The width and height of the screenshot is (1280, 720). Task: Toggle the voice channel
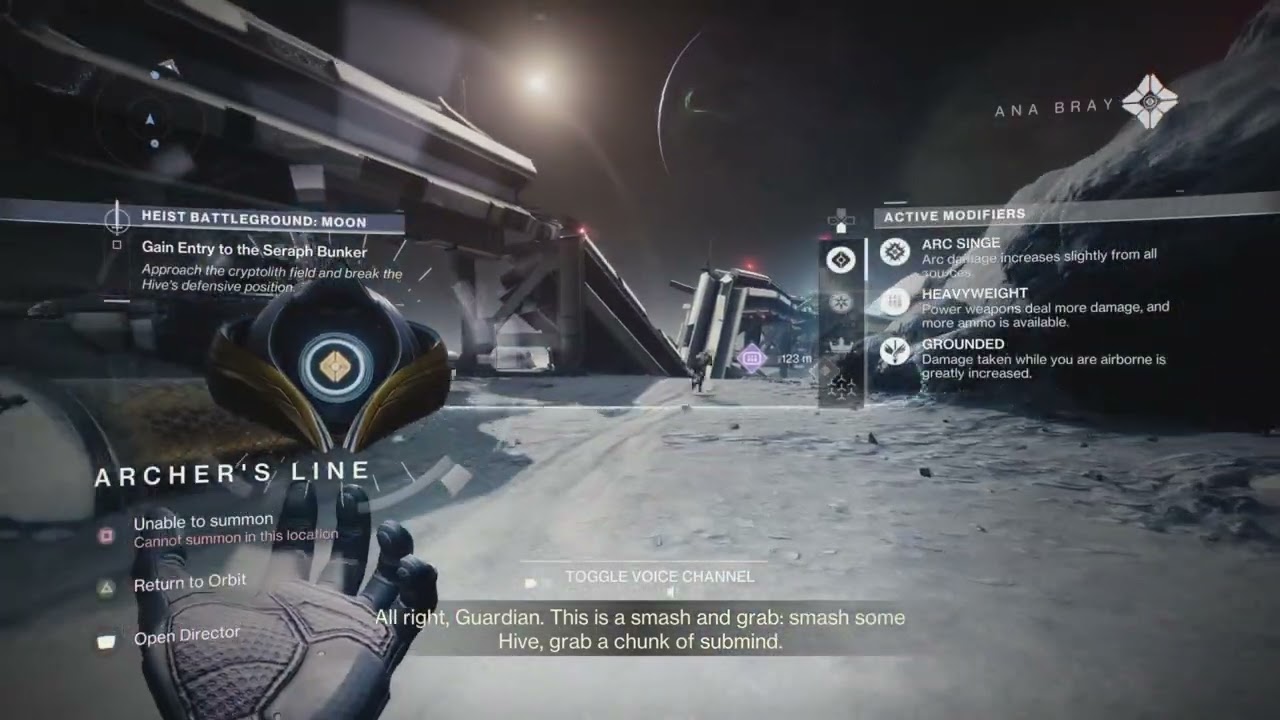click(x=659, y=577)
